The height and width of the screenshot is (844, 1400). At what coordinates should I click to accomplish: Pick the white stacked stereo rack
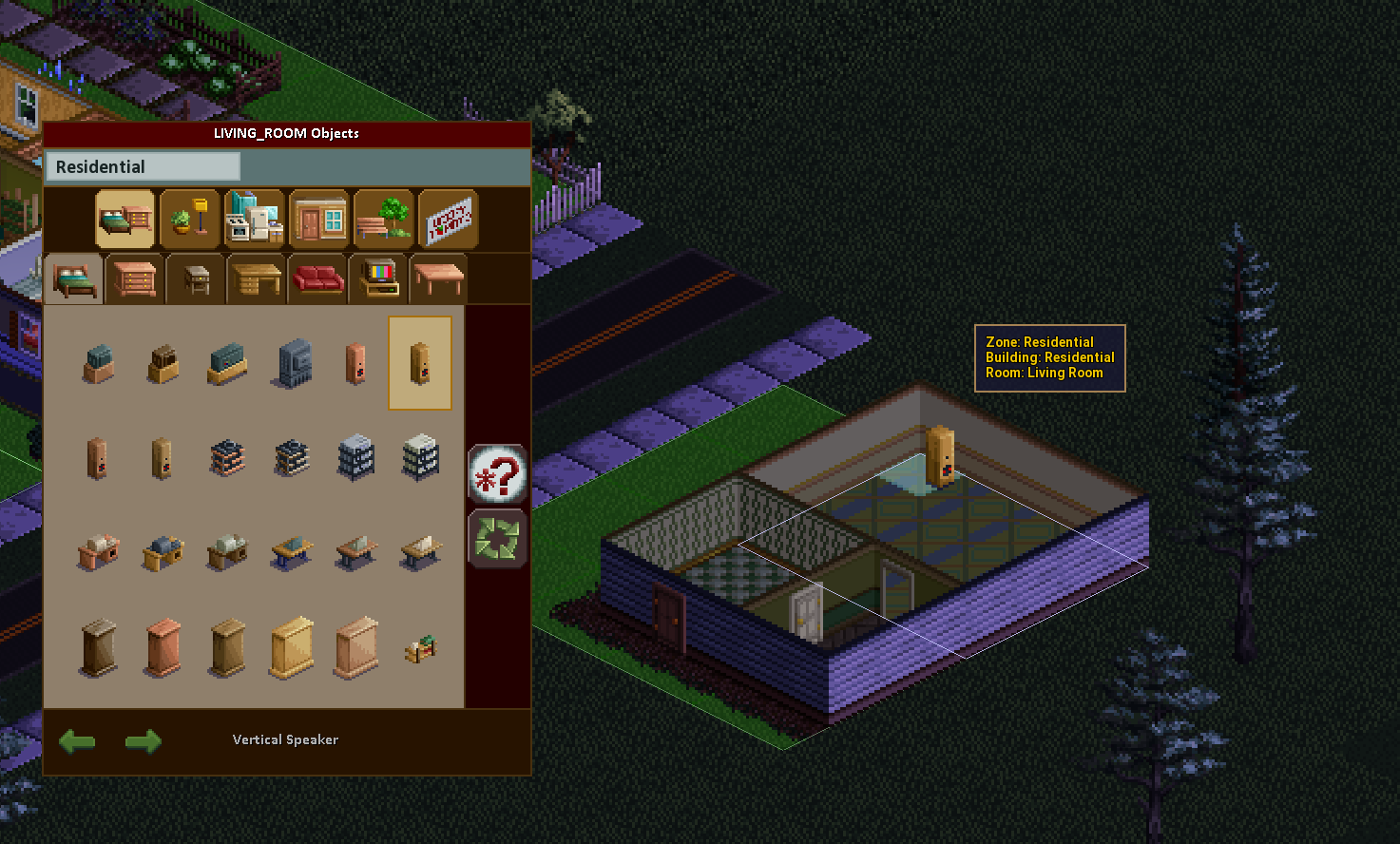coord(420,457)
